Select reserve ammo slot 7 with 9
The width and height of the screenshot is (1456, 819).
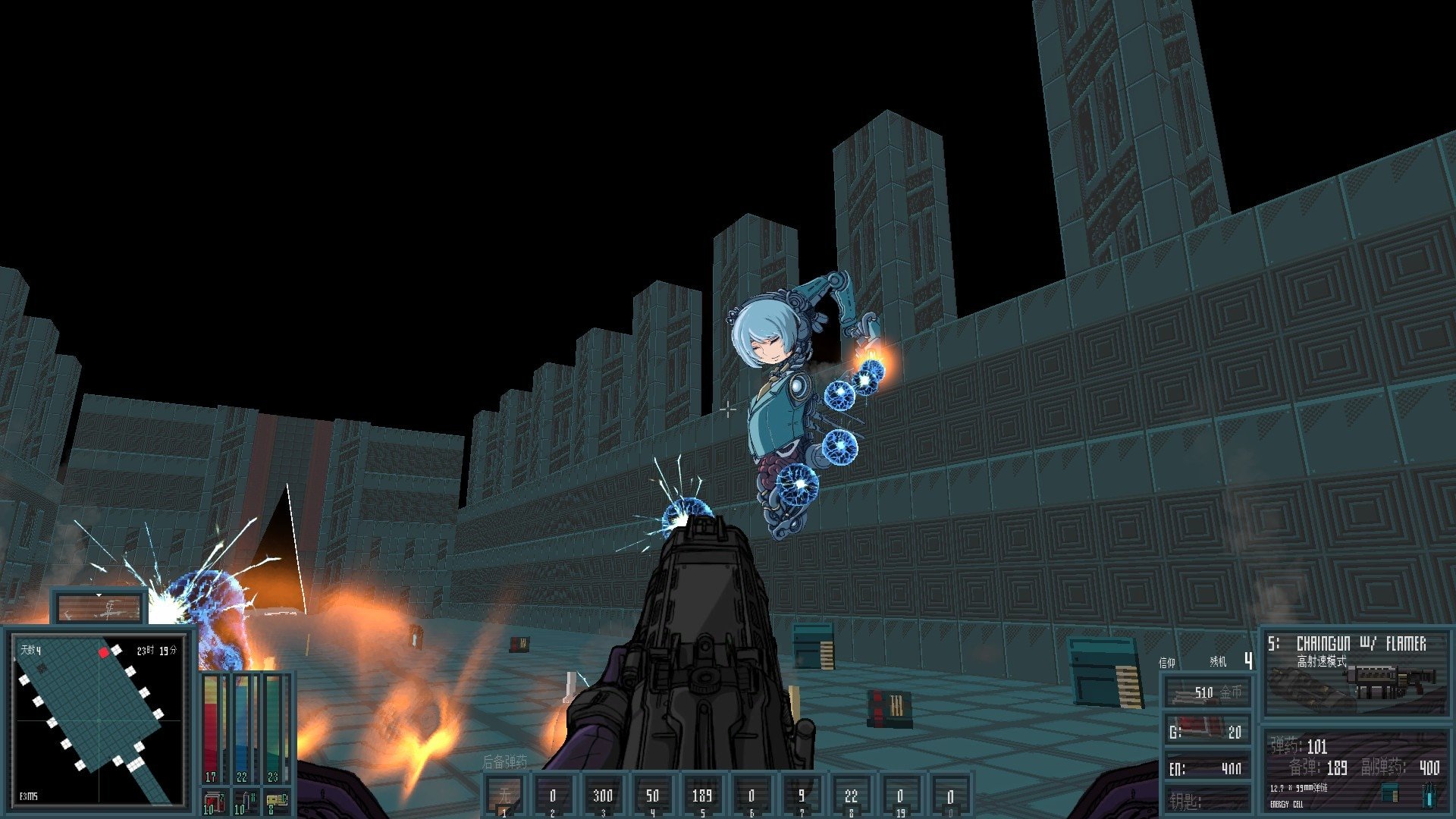(x=801, y=796)
